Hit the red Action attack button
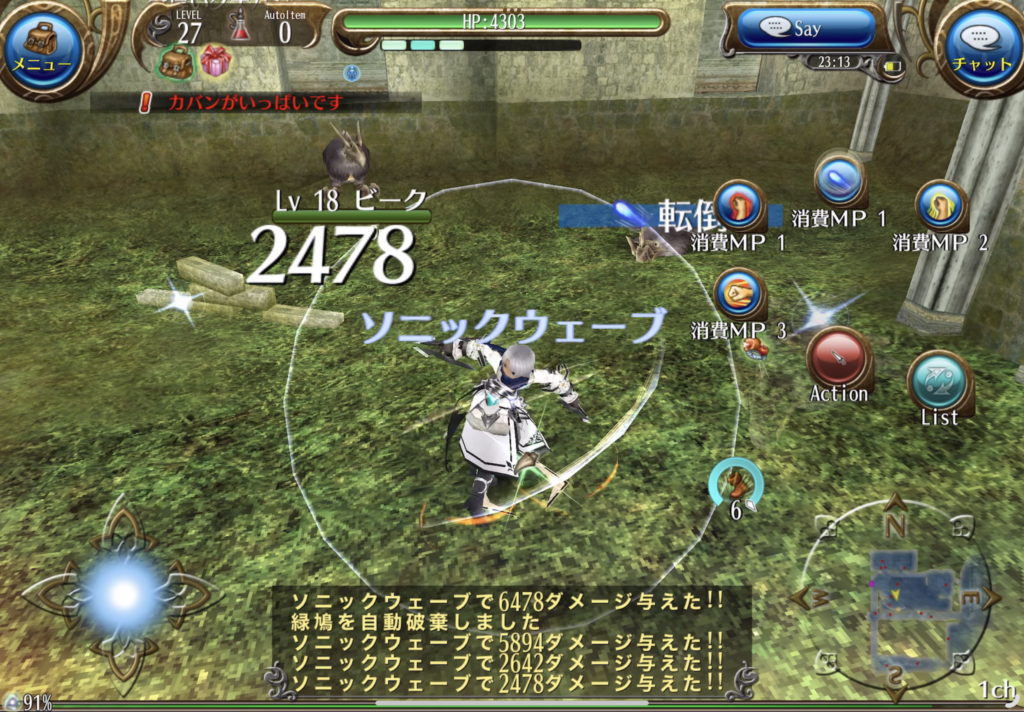The image size is (1024, 712). 838,357
